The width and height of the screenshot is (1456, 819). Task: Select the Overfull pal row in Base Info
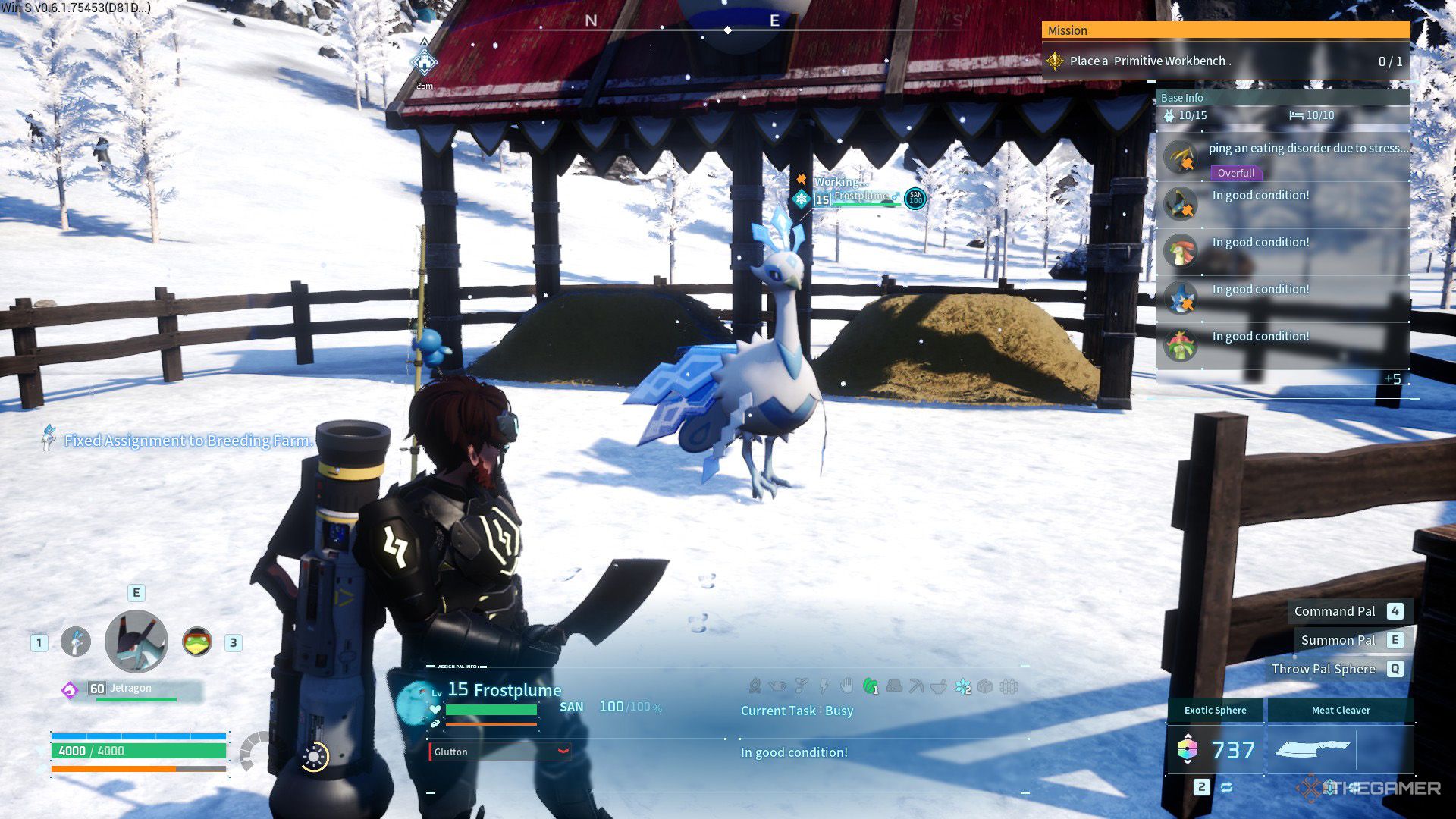point(1282,158)
